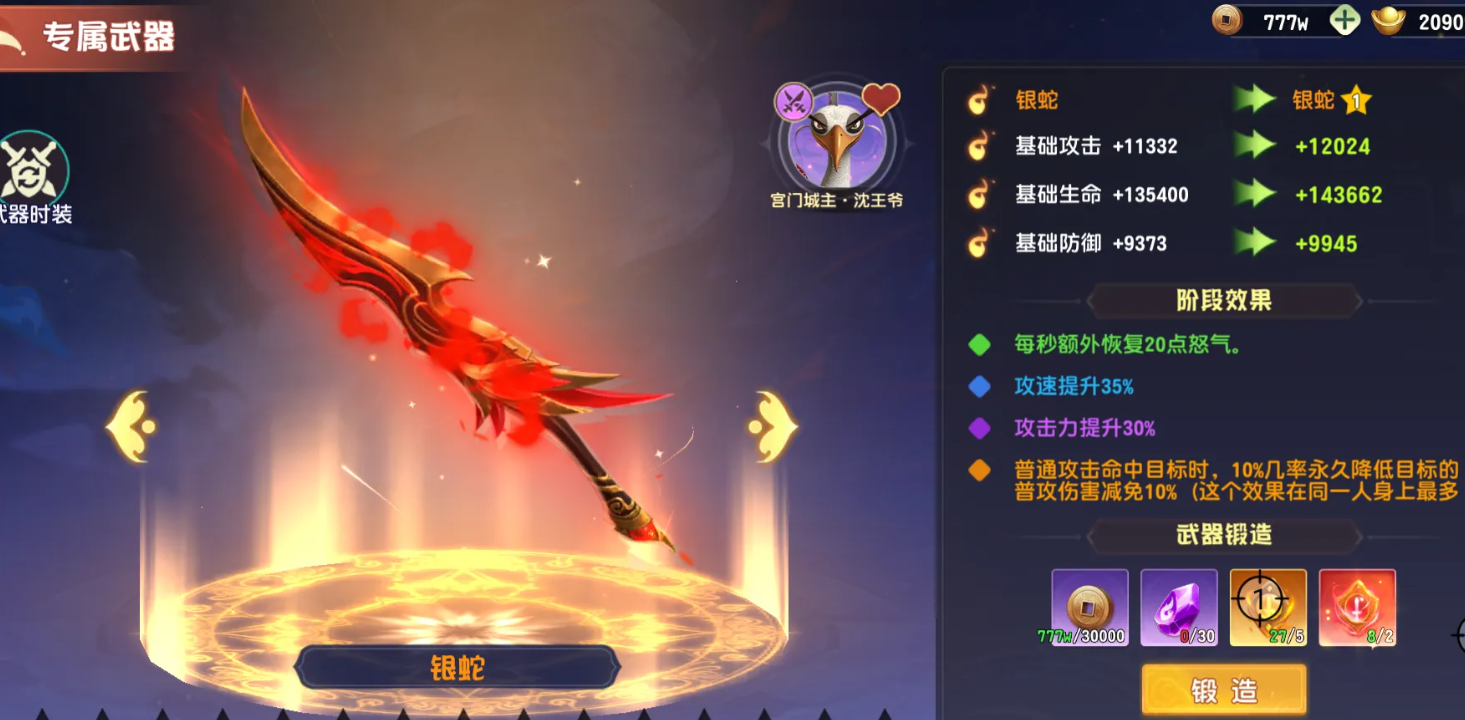The height and width of the screenshot is (720, 1465).
Task: Inspect the purple crystal forging material
Action: [x=1178, y=607]
